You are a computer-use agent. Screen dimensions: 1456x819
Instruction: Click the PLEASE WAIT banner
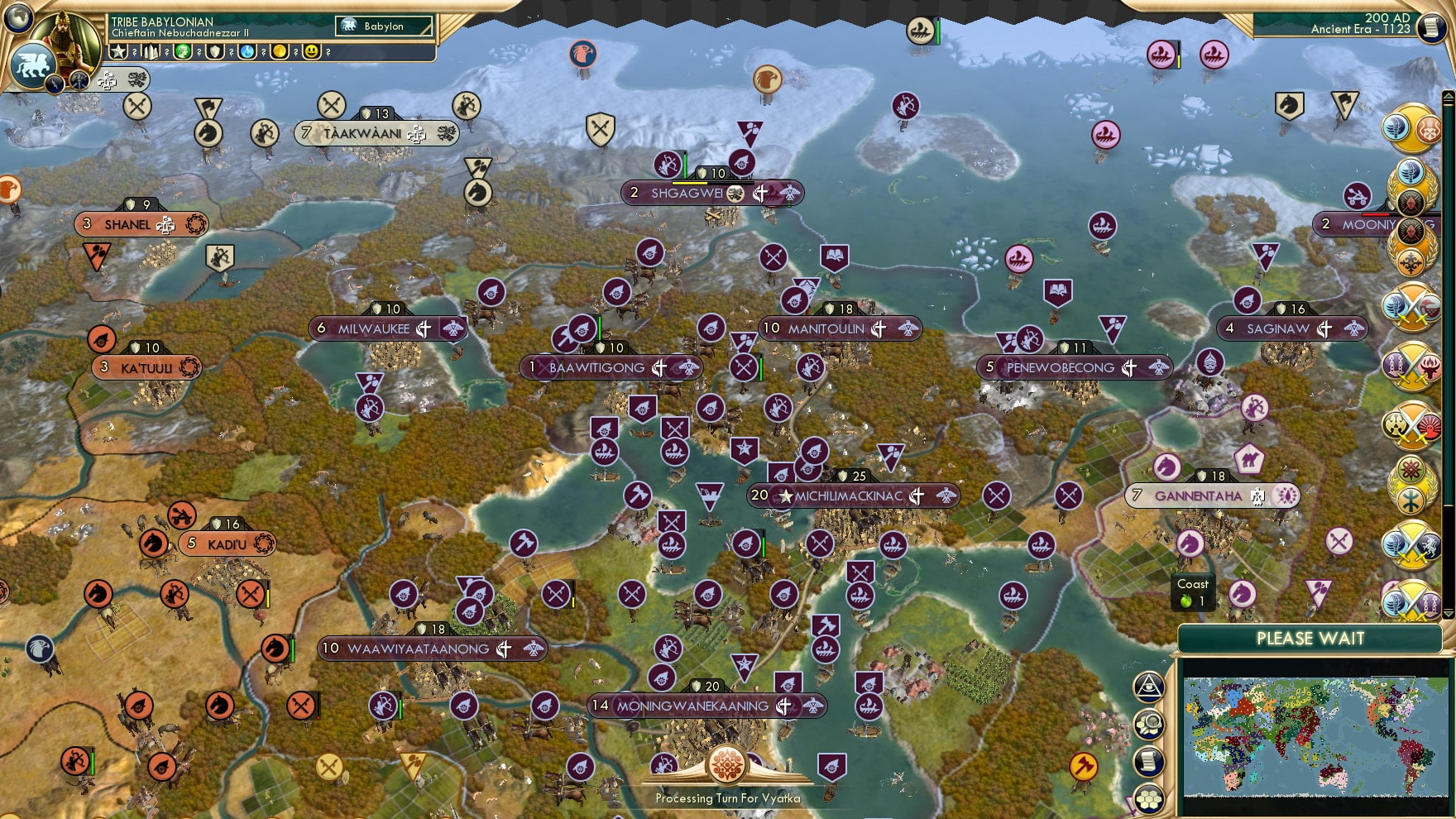pyautogui.click(x=1311, y=639)
